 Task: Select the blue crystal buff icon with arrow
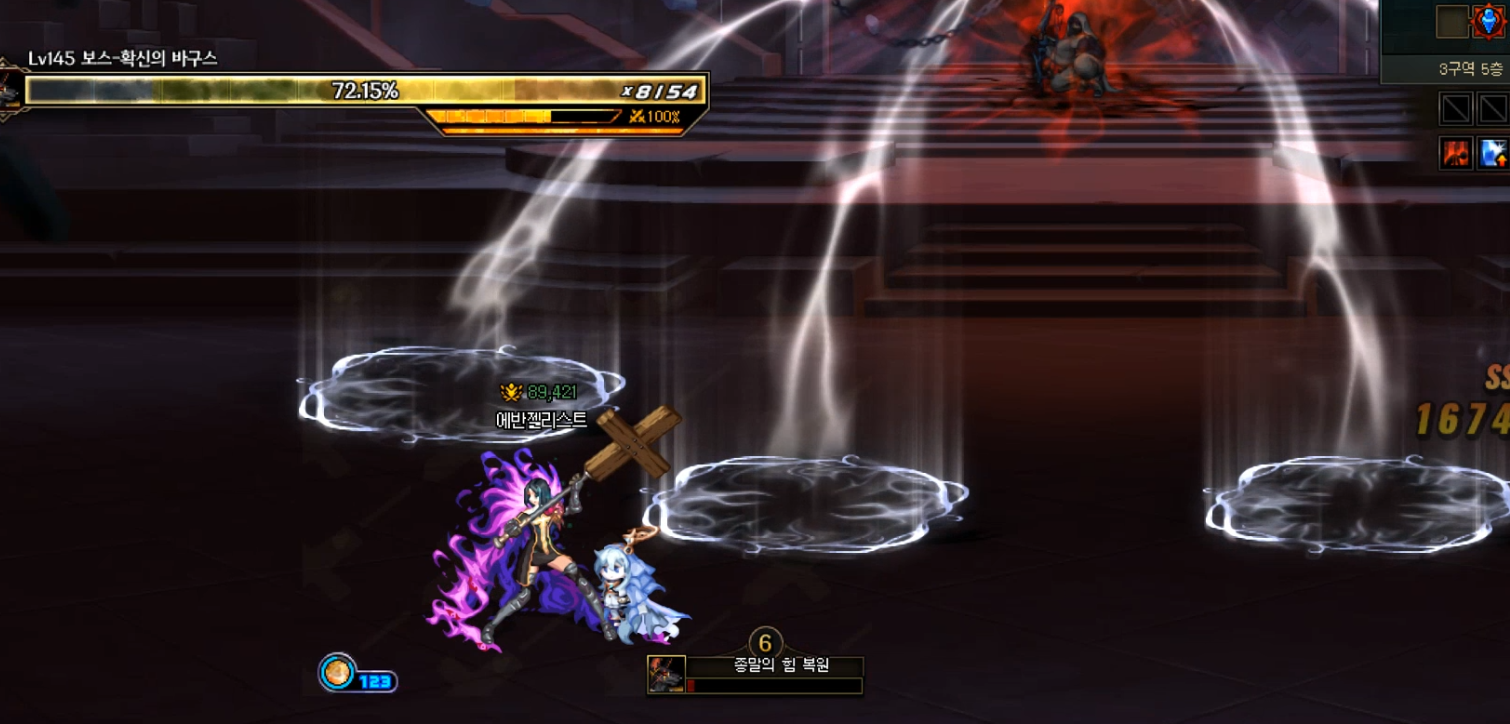tap(1493, 153)
